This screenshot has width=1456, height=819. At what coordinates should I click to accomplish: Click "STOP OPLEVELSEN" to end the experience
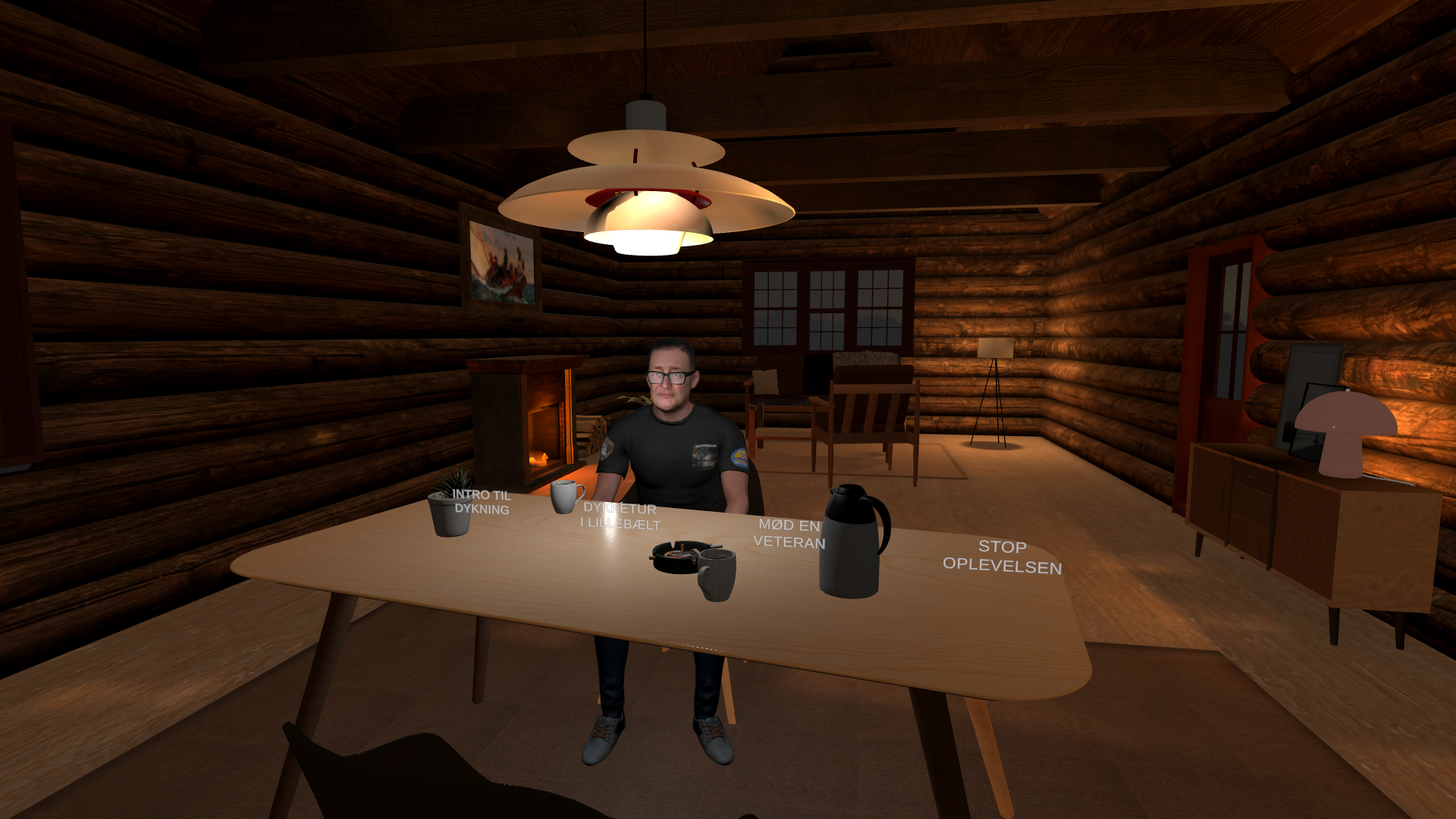click(1002, 554)
